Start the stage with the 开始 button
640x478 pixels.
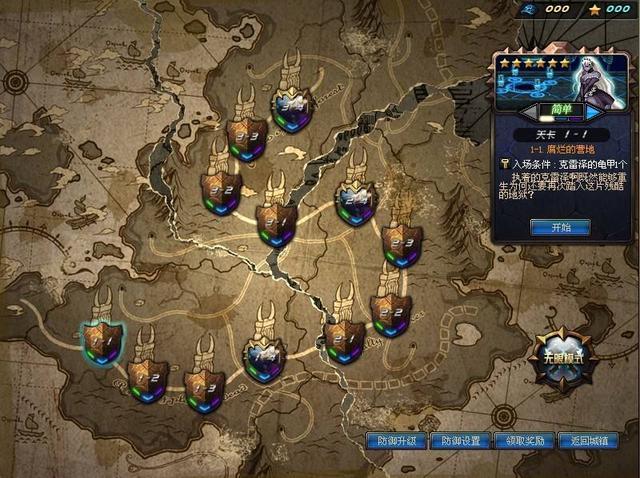pos(559,227)
